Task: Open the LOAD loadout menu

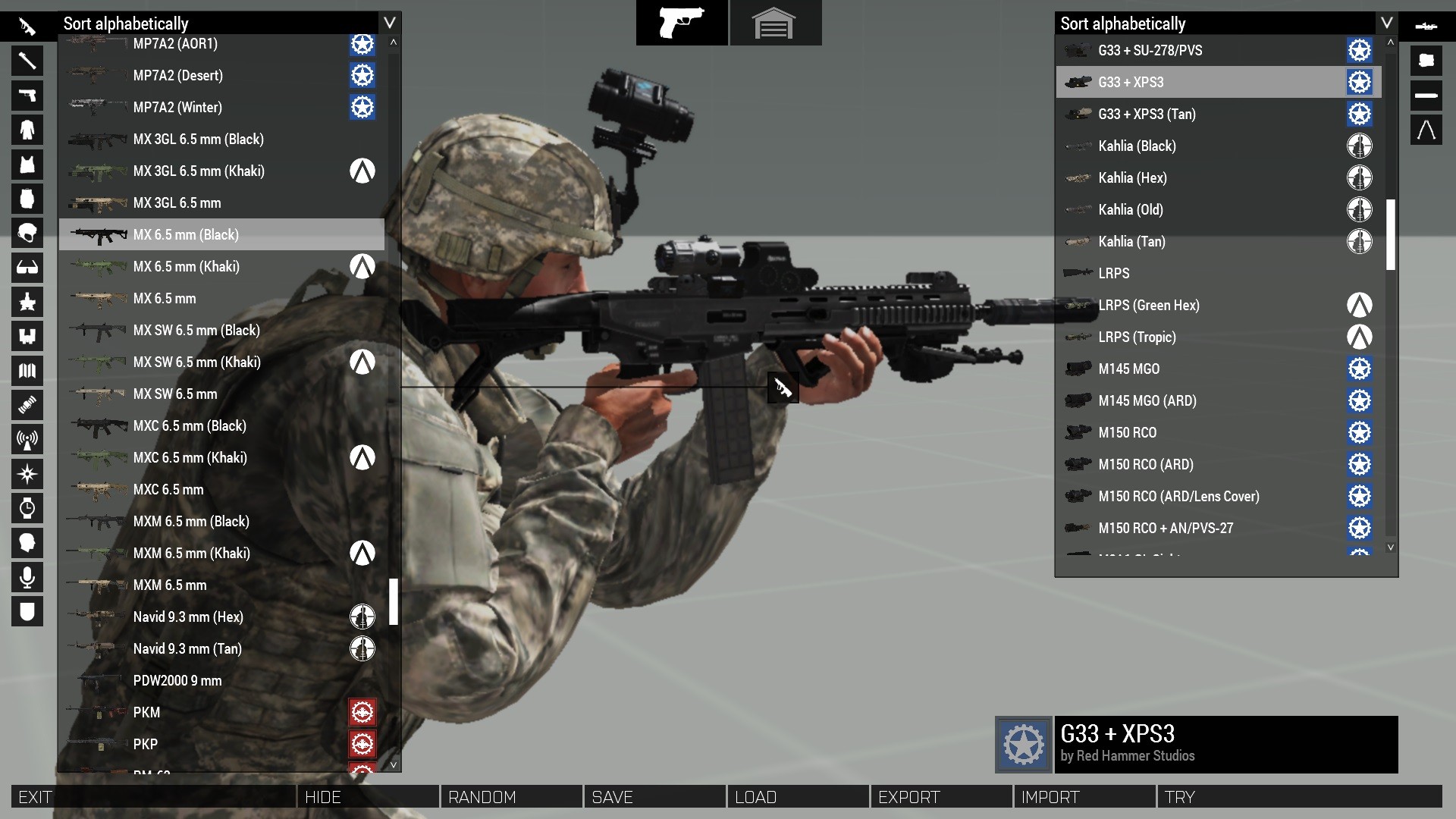Action: tap(799, 797)
